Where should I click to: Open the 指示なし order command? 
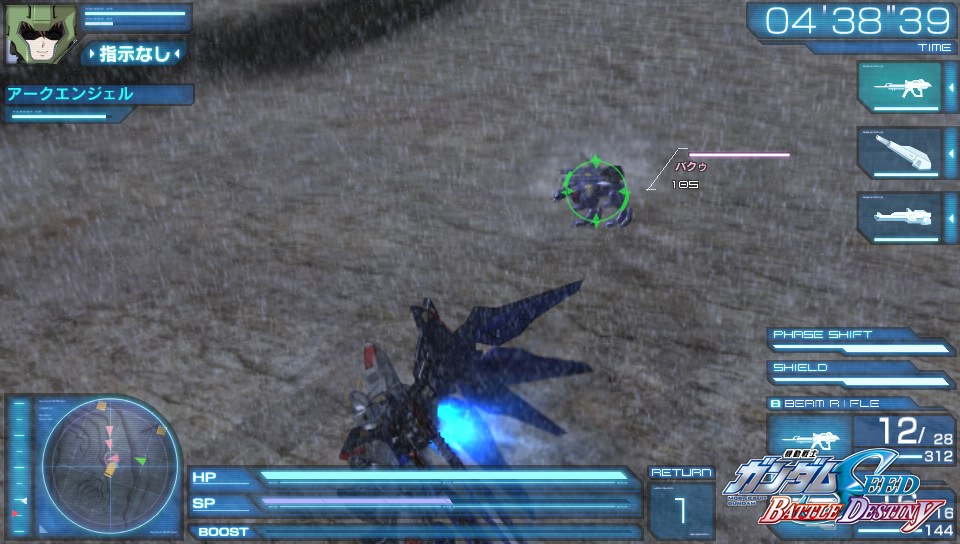tap(134, 53)
